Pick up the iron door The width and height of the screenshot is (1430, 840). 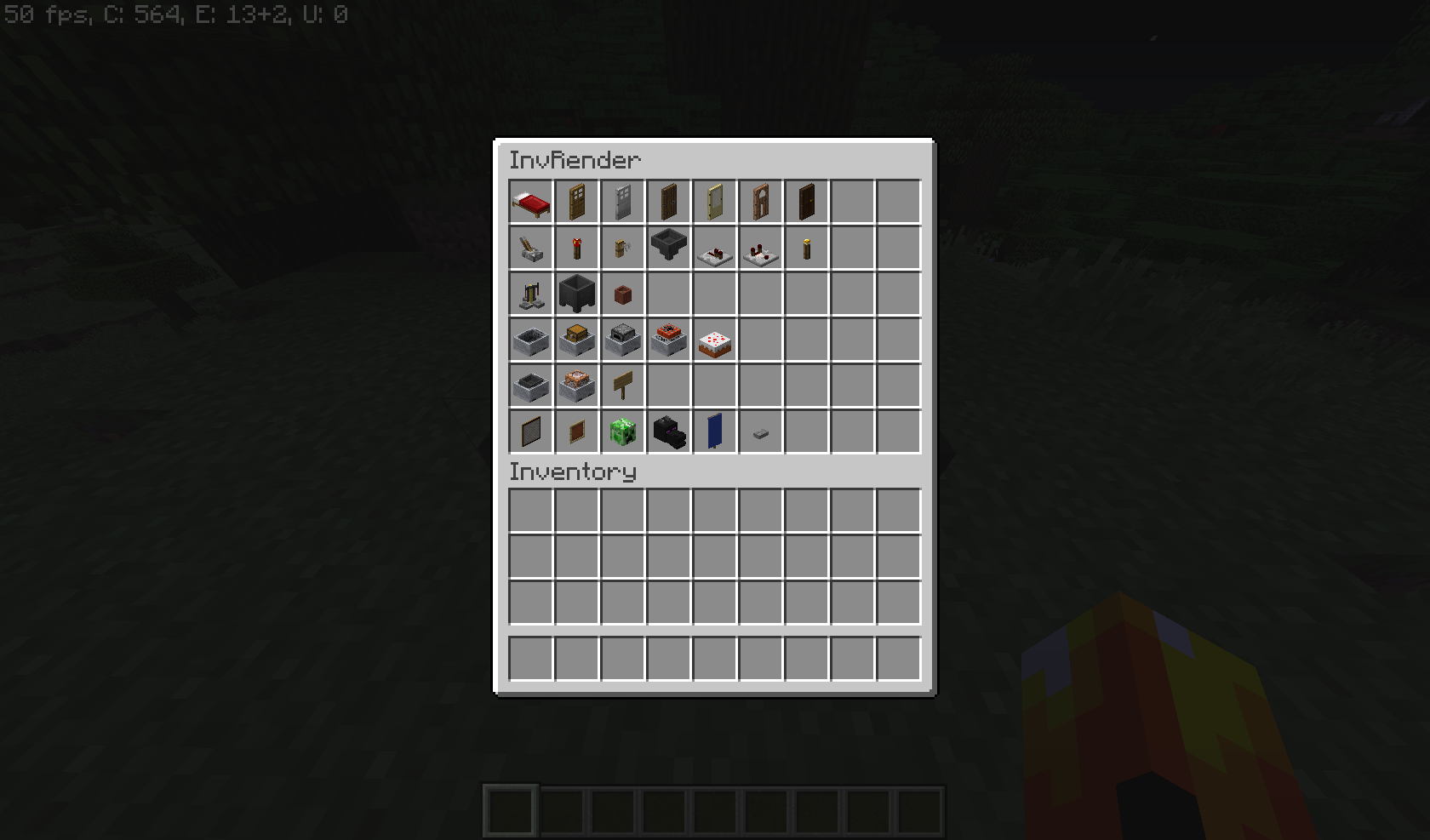622,202
